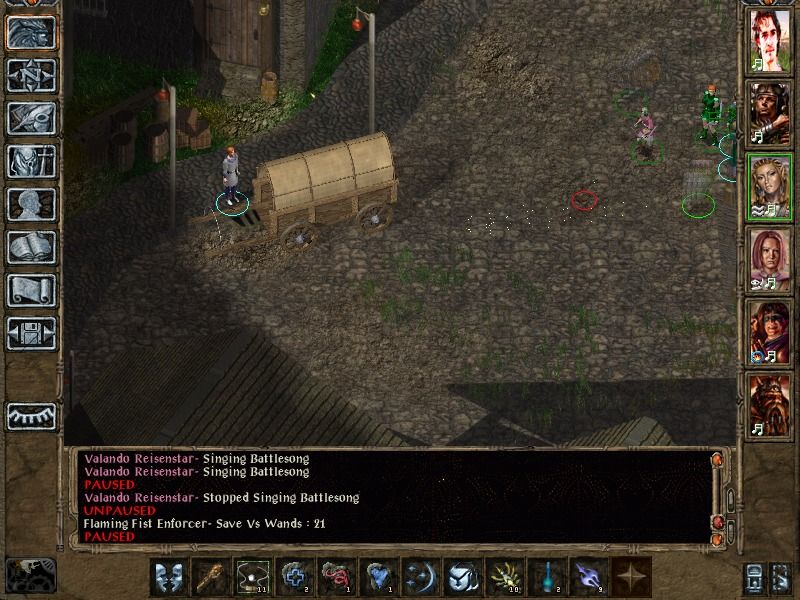Click the closed-eye rest button
Image resolution: width=800 pixels, height=600 pixels.
(x=31, y=413)
